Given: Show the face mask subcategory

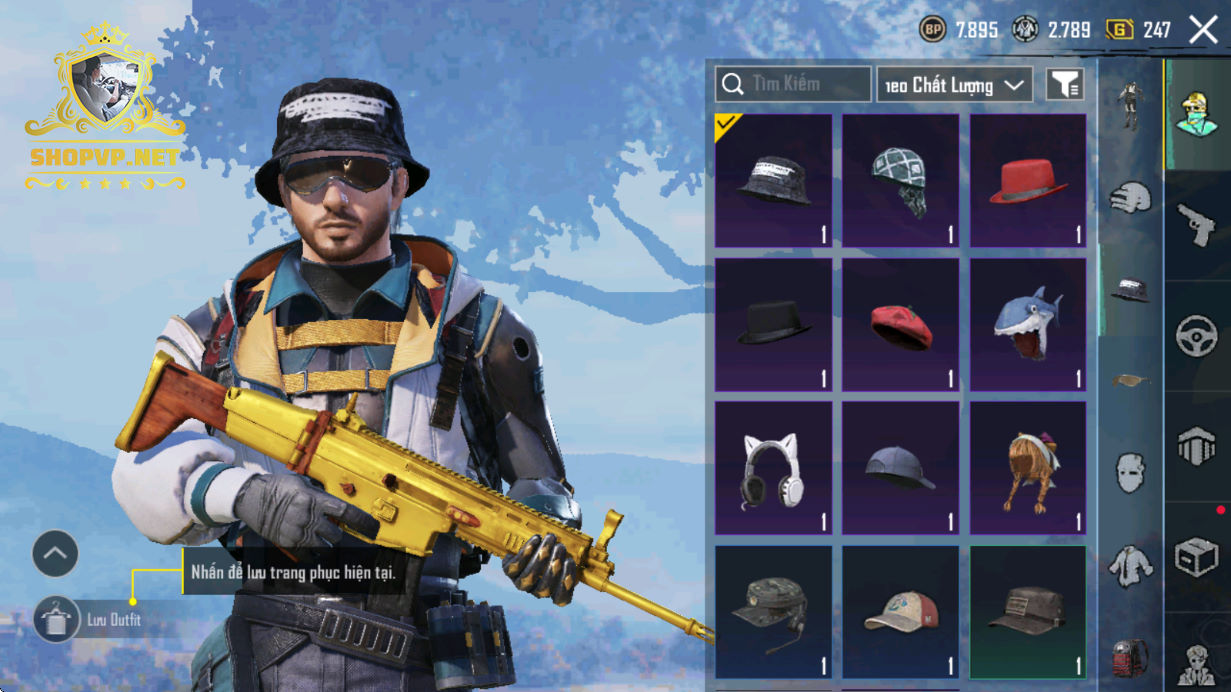Looking at the screenshot, I should click(1130, 472).
